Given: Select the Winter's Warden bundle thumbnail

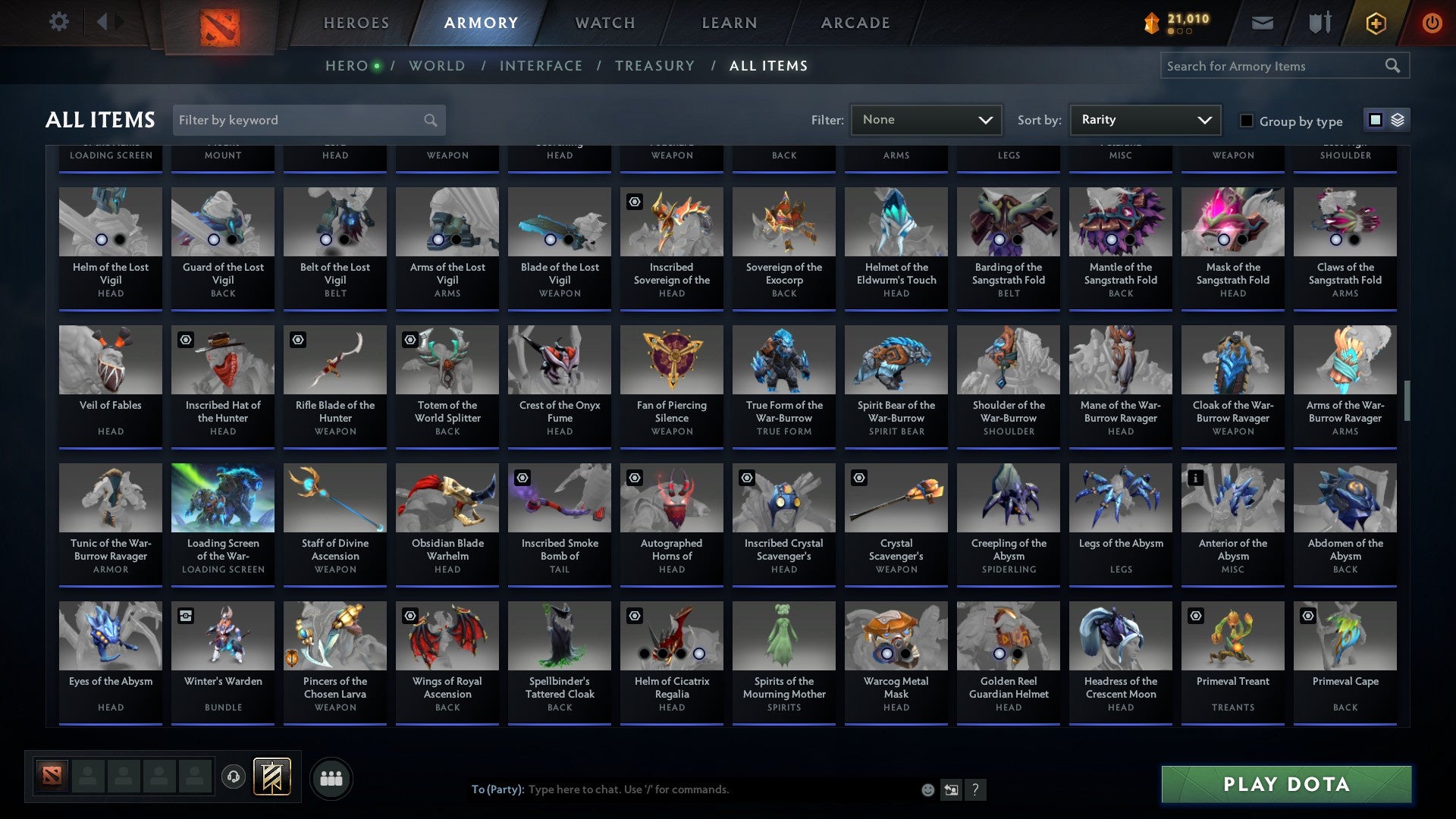Looking at the screenshot, I should pyautogui.click(x=222, y=635).
